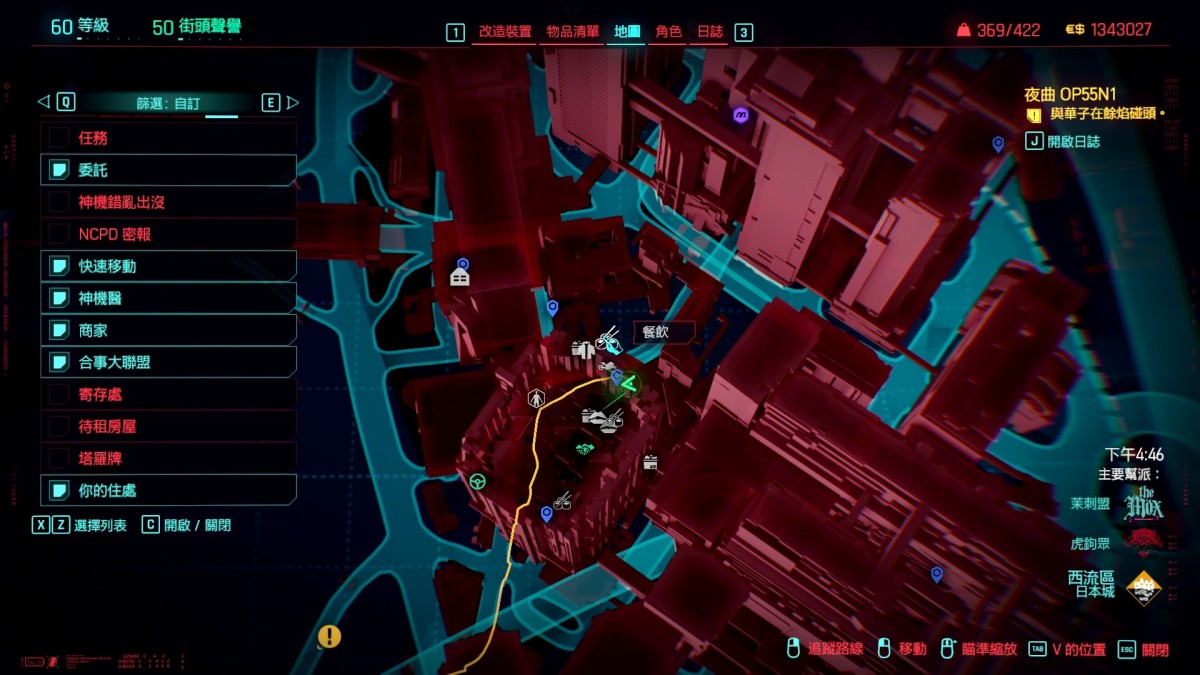Toggle the 你的住處 apartment filter

[60, 490]
